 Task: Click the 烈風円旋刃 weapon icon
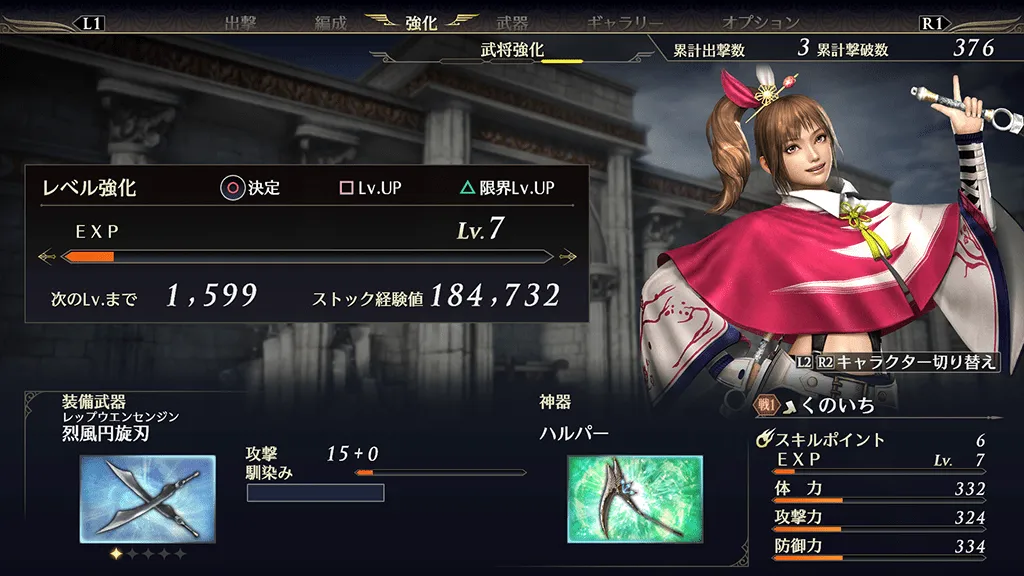(147, 498)
